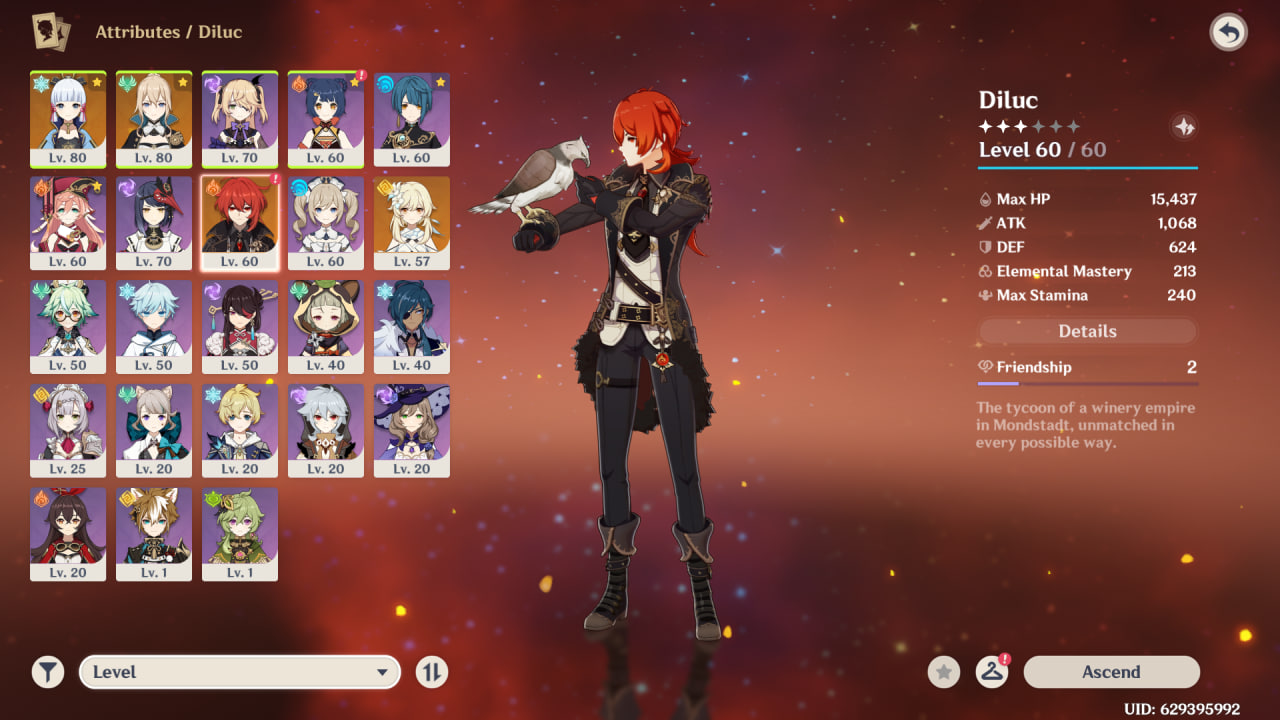Choose Noelle at Lv. 25
Screen dimensions: 1280x720
pyautogui.click(x=68, y=431)
